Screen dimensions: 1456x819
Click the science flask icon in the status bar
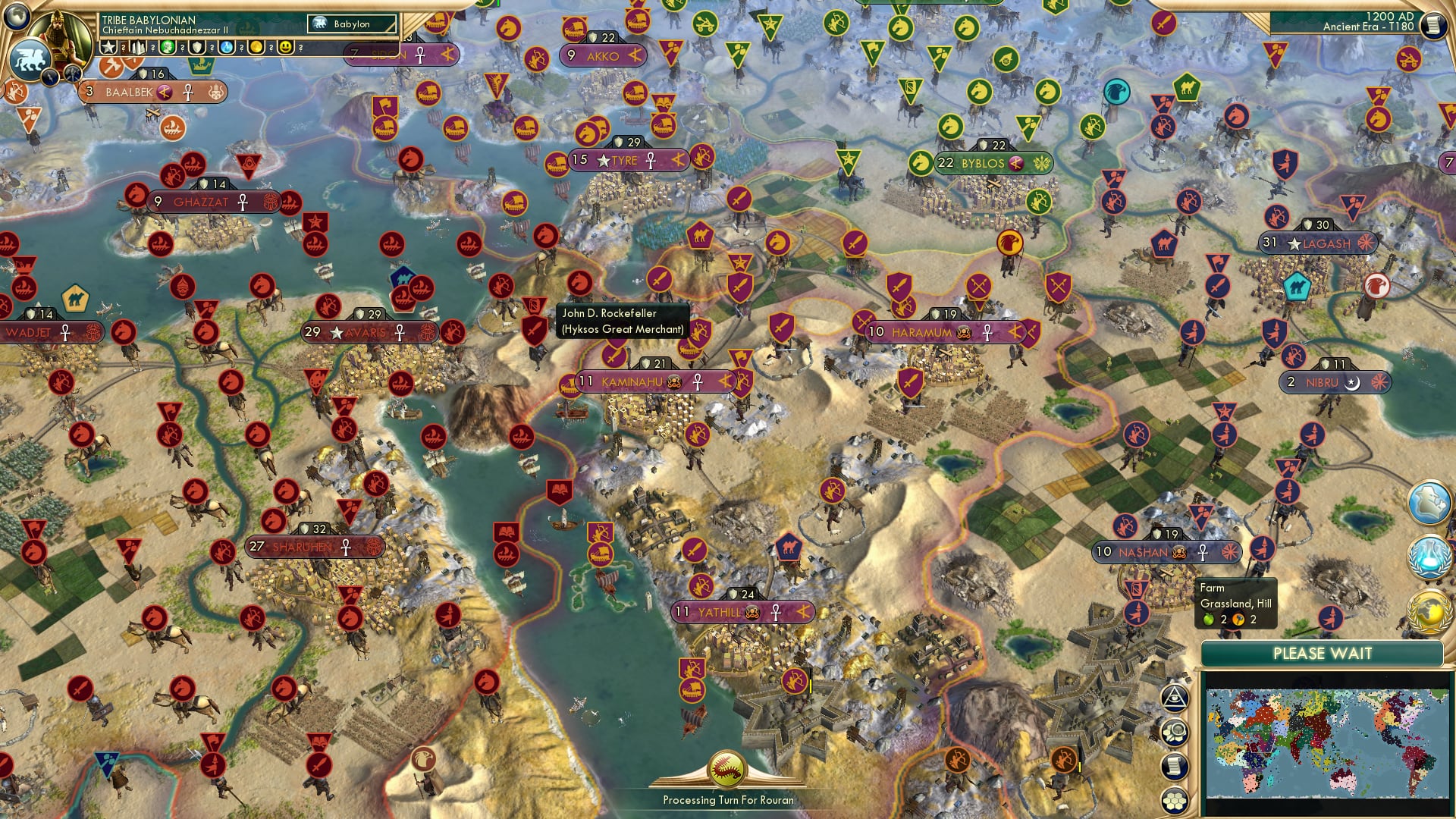(225, 48)
